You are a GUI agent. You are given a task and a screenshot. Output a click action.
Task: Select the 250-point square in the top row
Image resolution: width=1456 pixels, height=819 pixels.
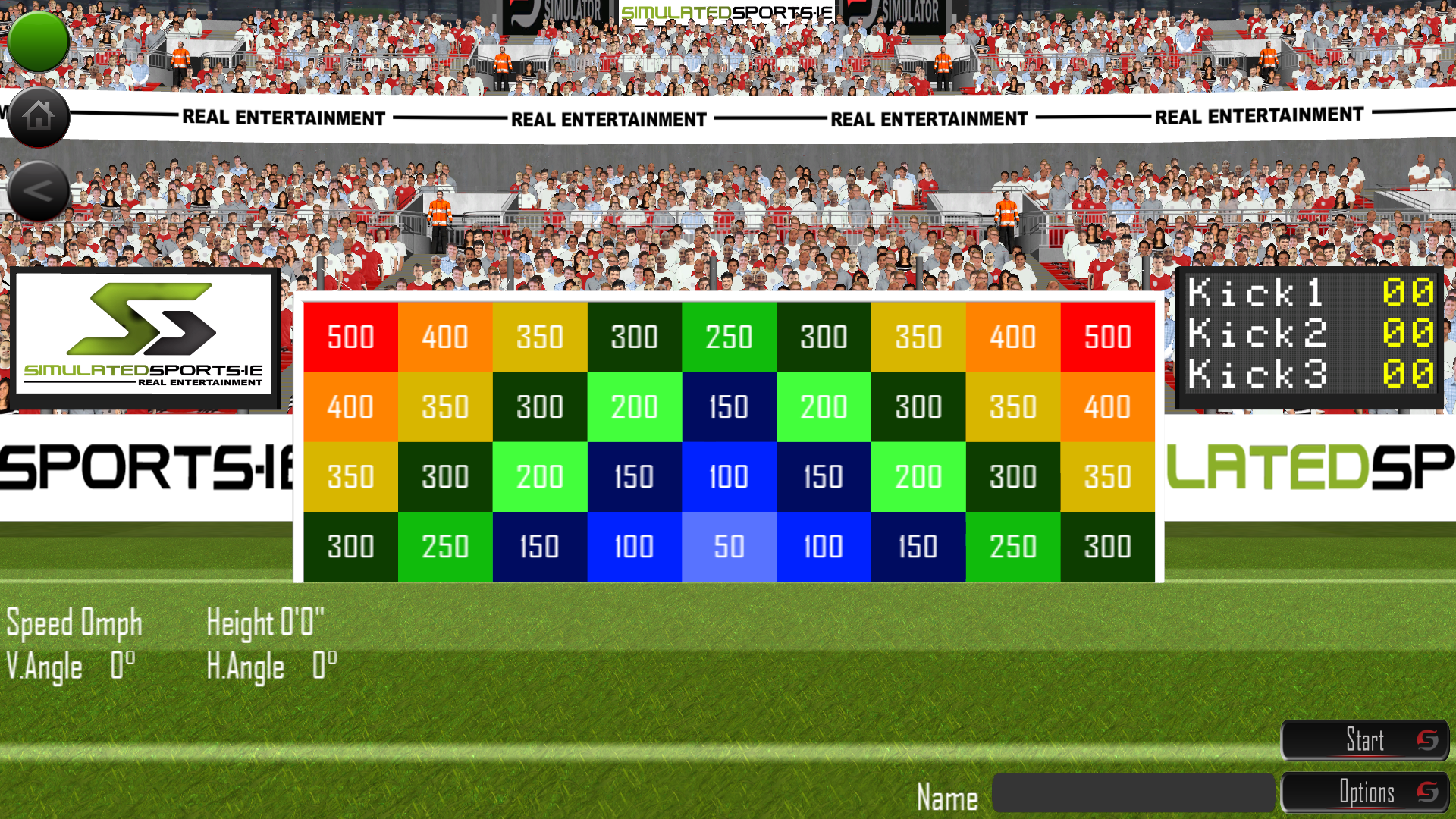pyautogui.click(x=728, y=337)
